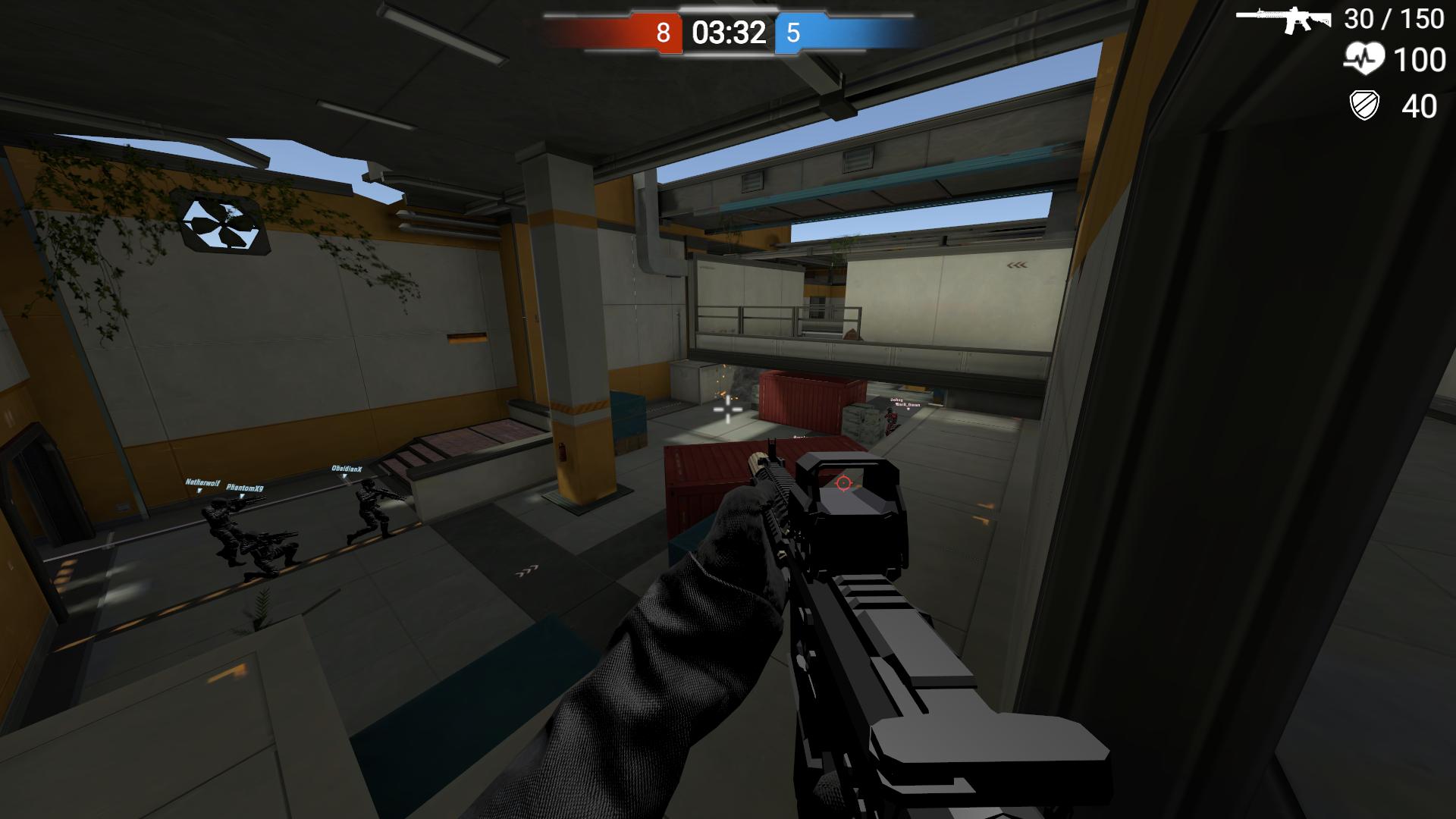Click the crosshair at screen center
Viewport: 1456px width, 819px height.
click(726, 409)
